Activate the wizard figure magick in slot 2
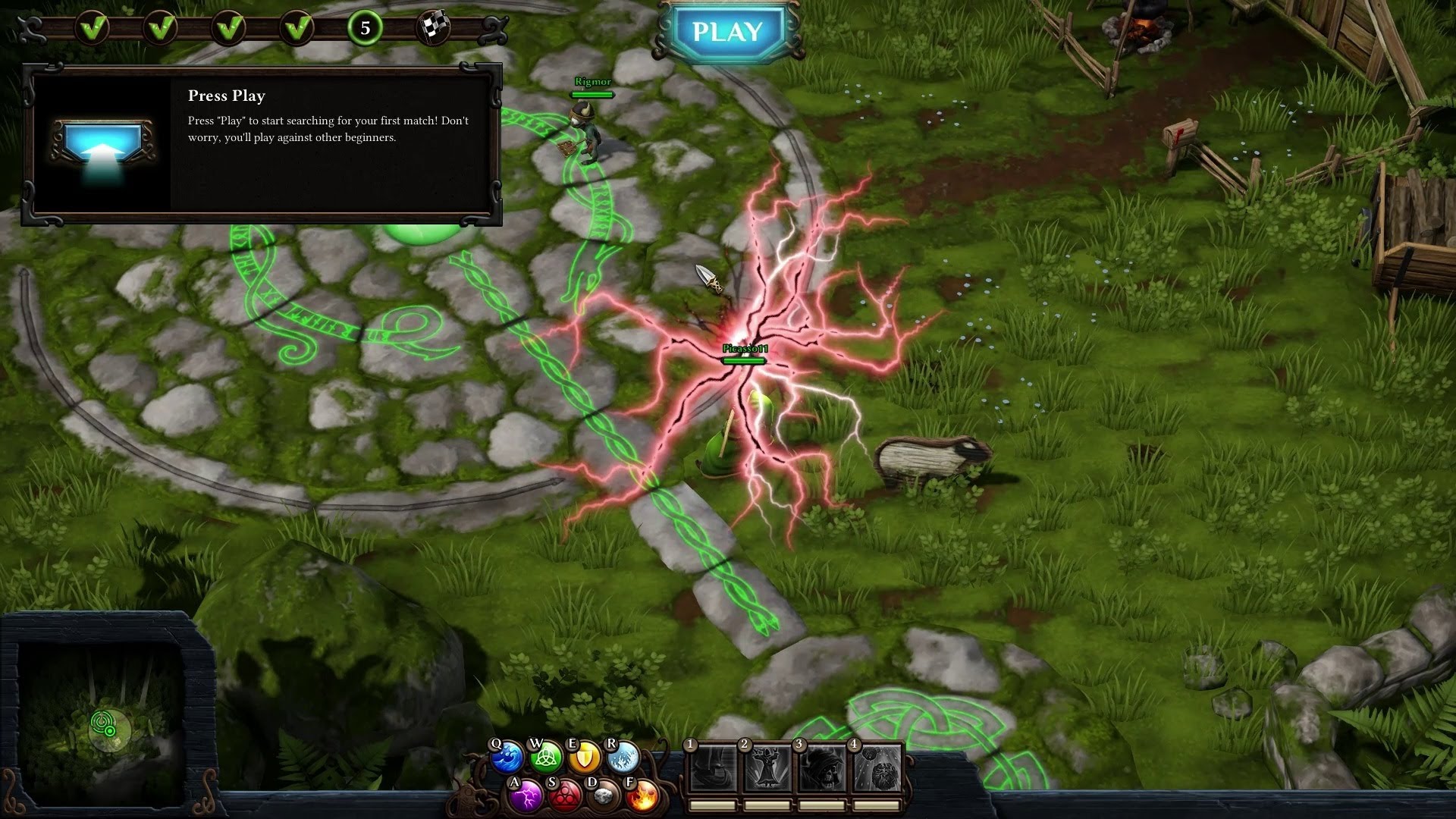Viewport: 1456px width, 819px height. [x=767, y=769]
